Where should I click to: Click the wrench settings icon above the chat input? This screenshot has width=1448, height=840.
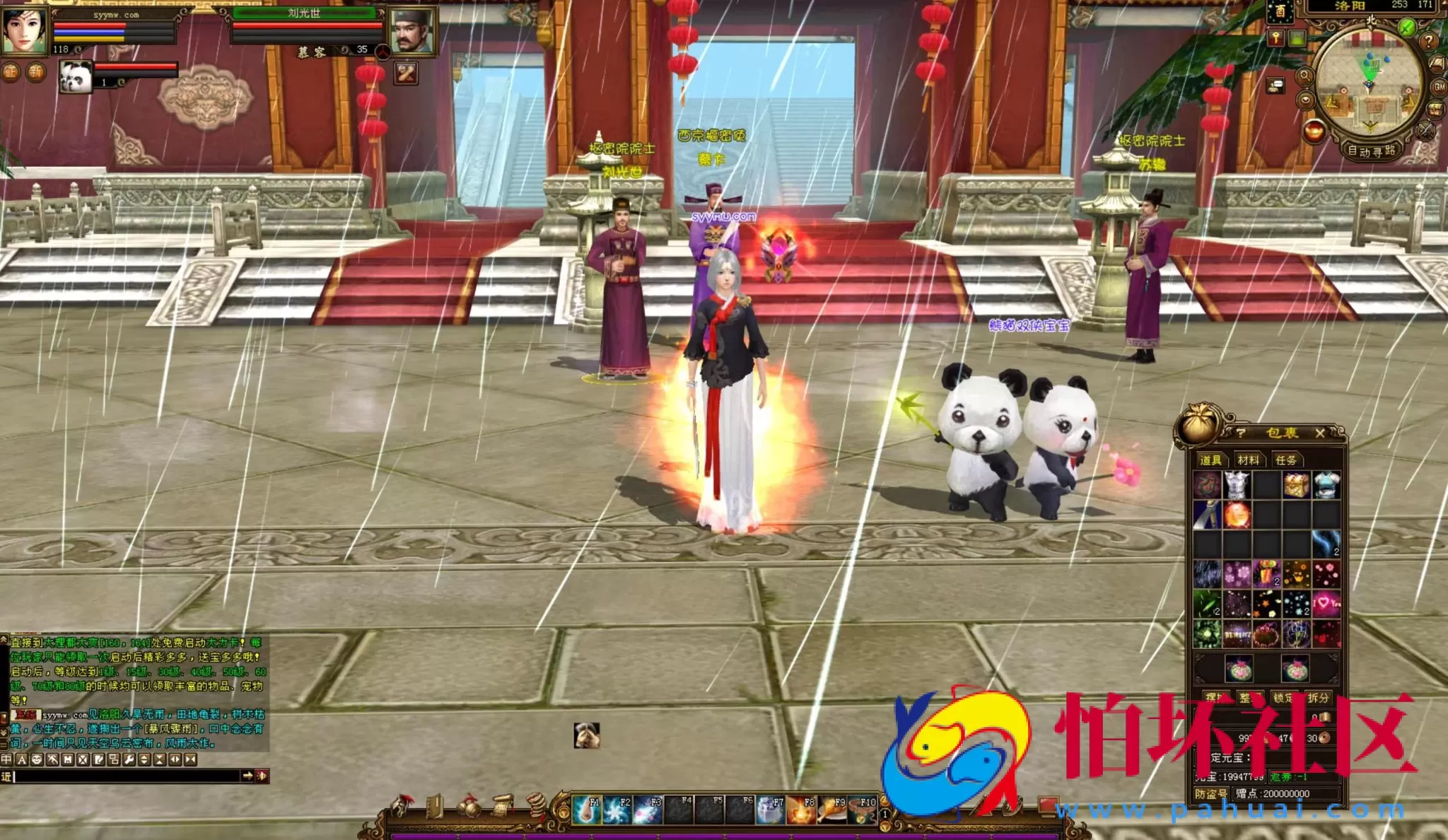click(x=130, y=759)
